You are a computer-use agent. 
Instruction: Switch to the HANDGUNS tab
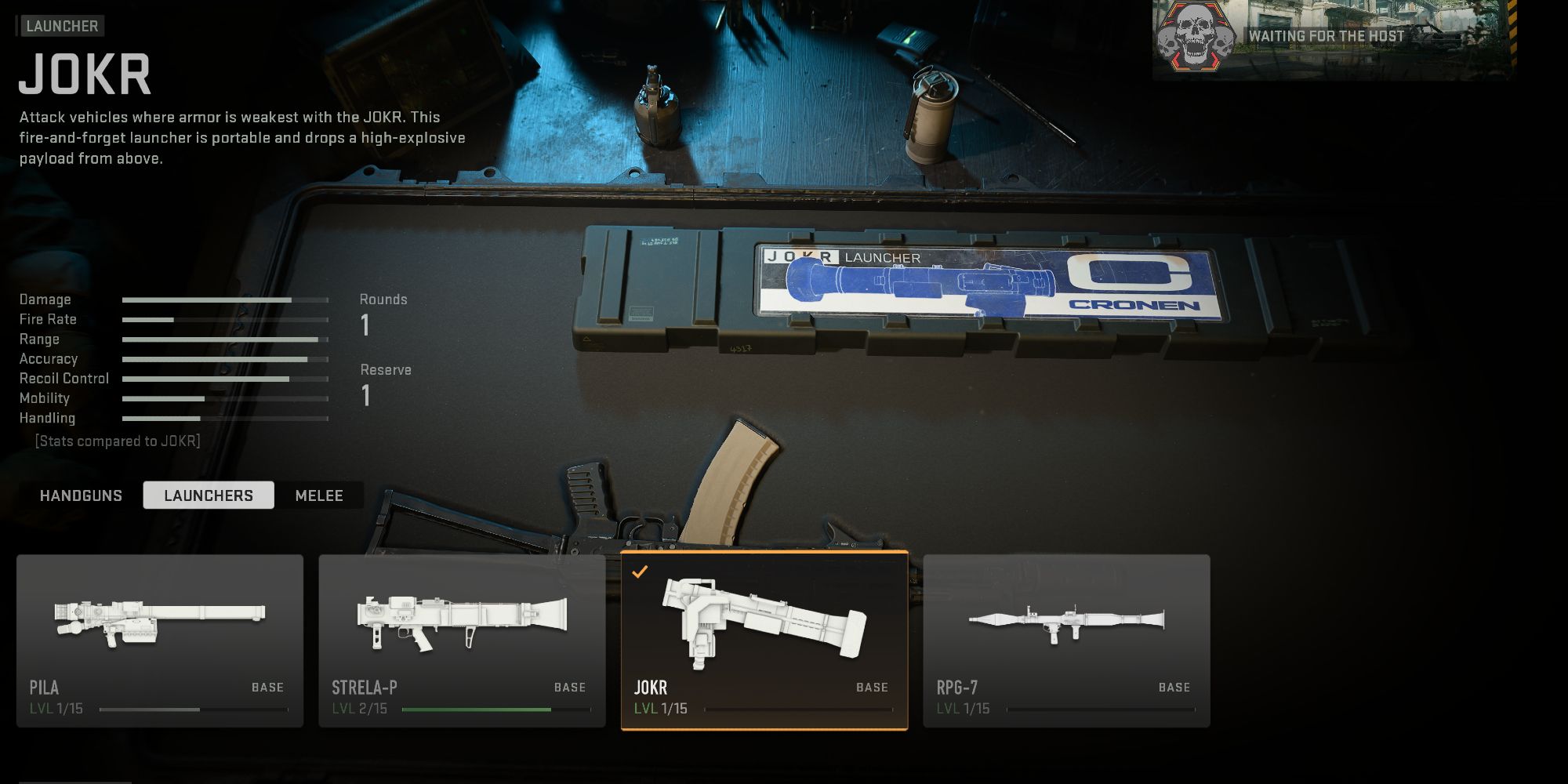coord(81,495)
